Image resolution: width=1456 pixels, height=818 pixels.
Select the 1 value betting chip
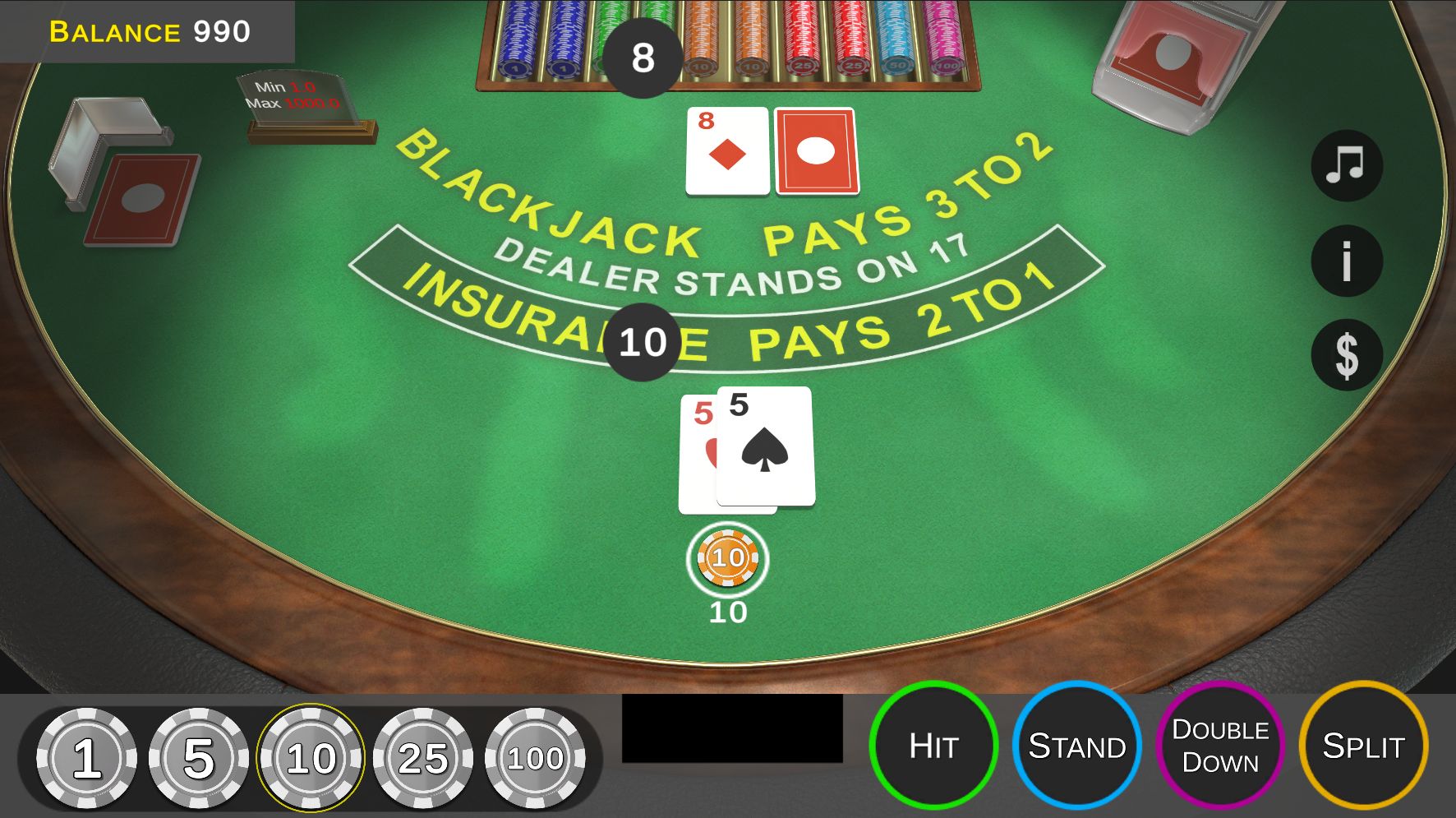(x=86, y=757)
